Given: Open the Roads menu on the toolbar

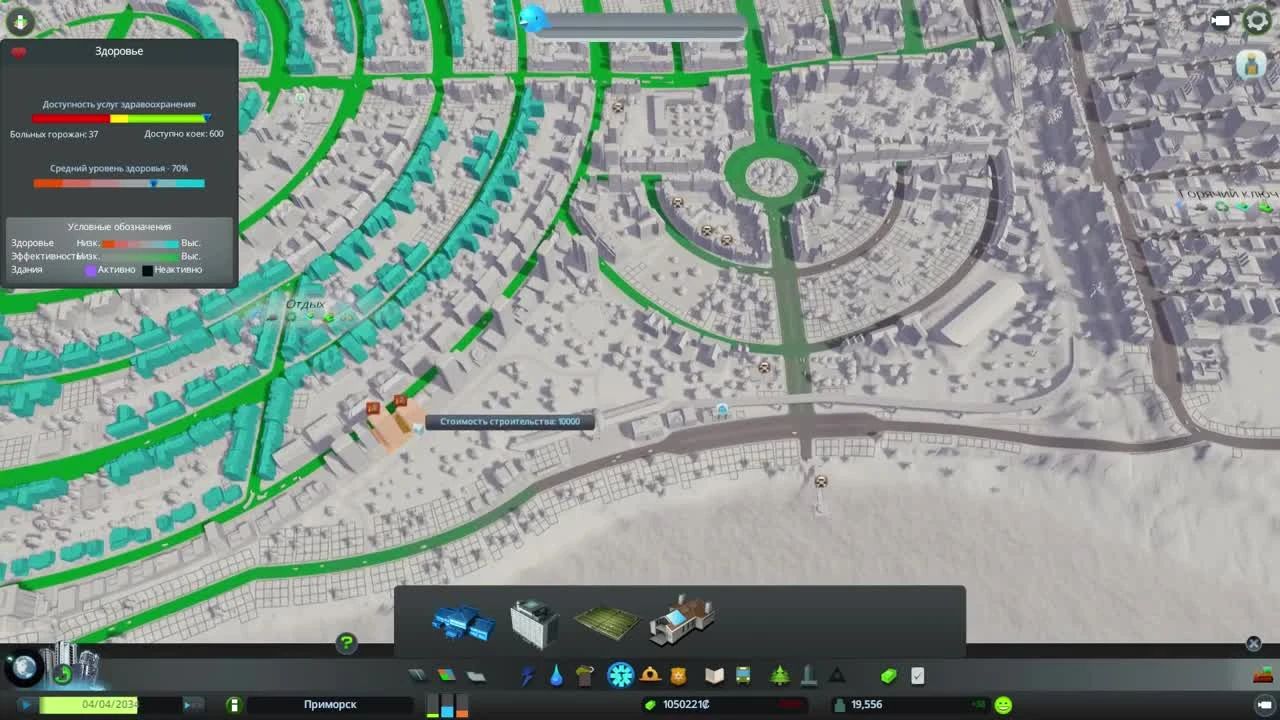Looking at the screenshot, I should pos(417,675).
